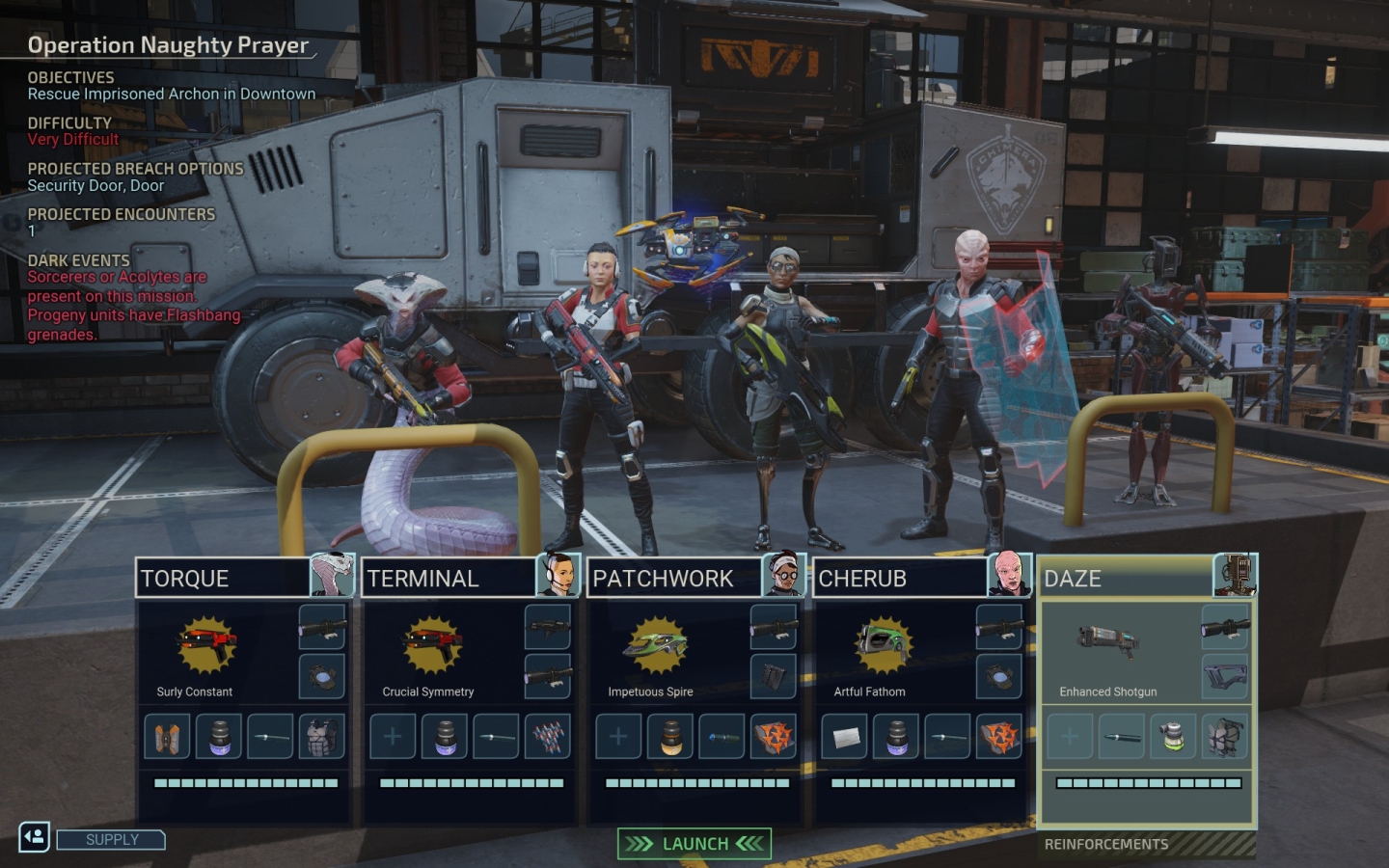Open Patchwork's Impetuous Spire weapon slot
This screenshot has width=1389, height=868.
657,648
